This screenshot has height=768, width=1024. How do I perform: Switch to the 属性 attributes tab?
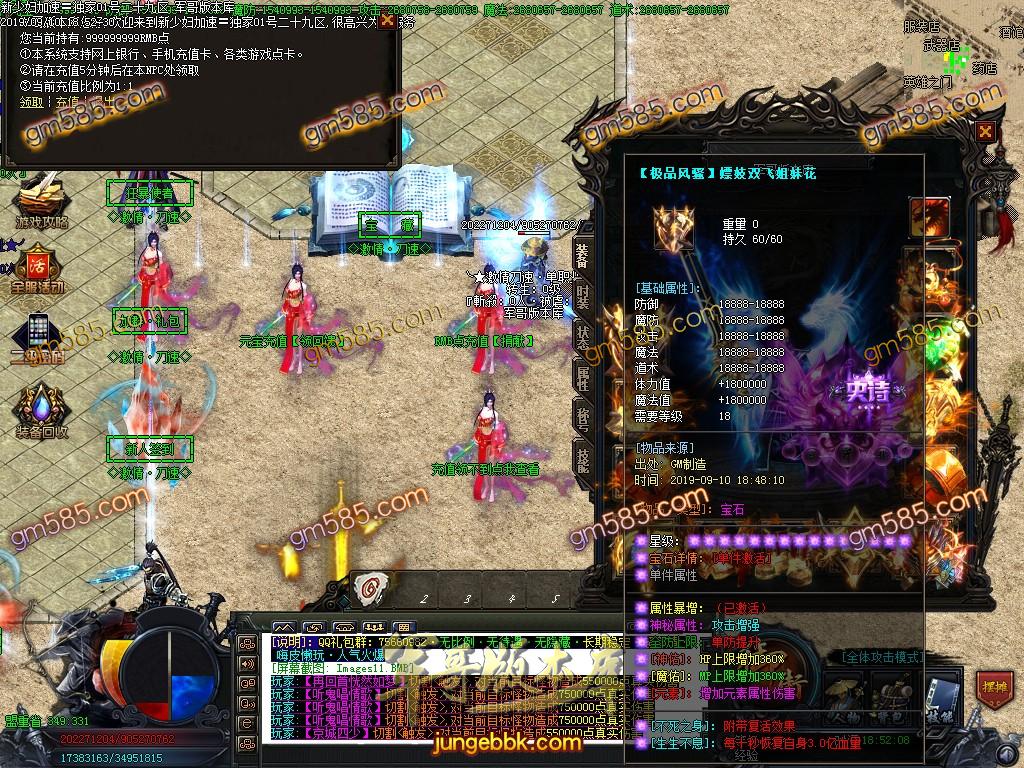583,377
